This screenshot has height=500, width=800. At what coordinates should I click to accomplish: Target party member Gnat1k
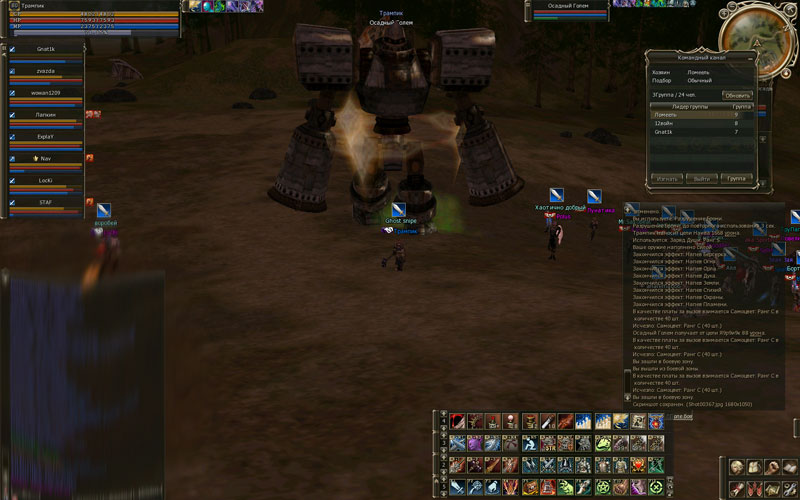47,49
